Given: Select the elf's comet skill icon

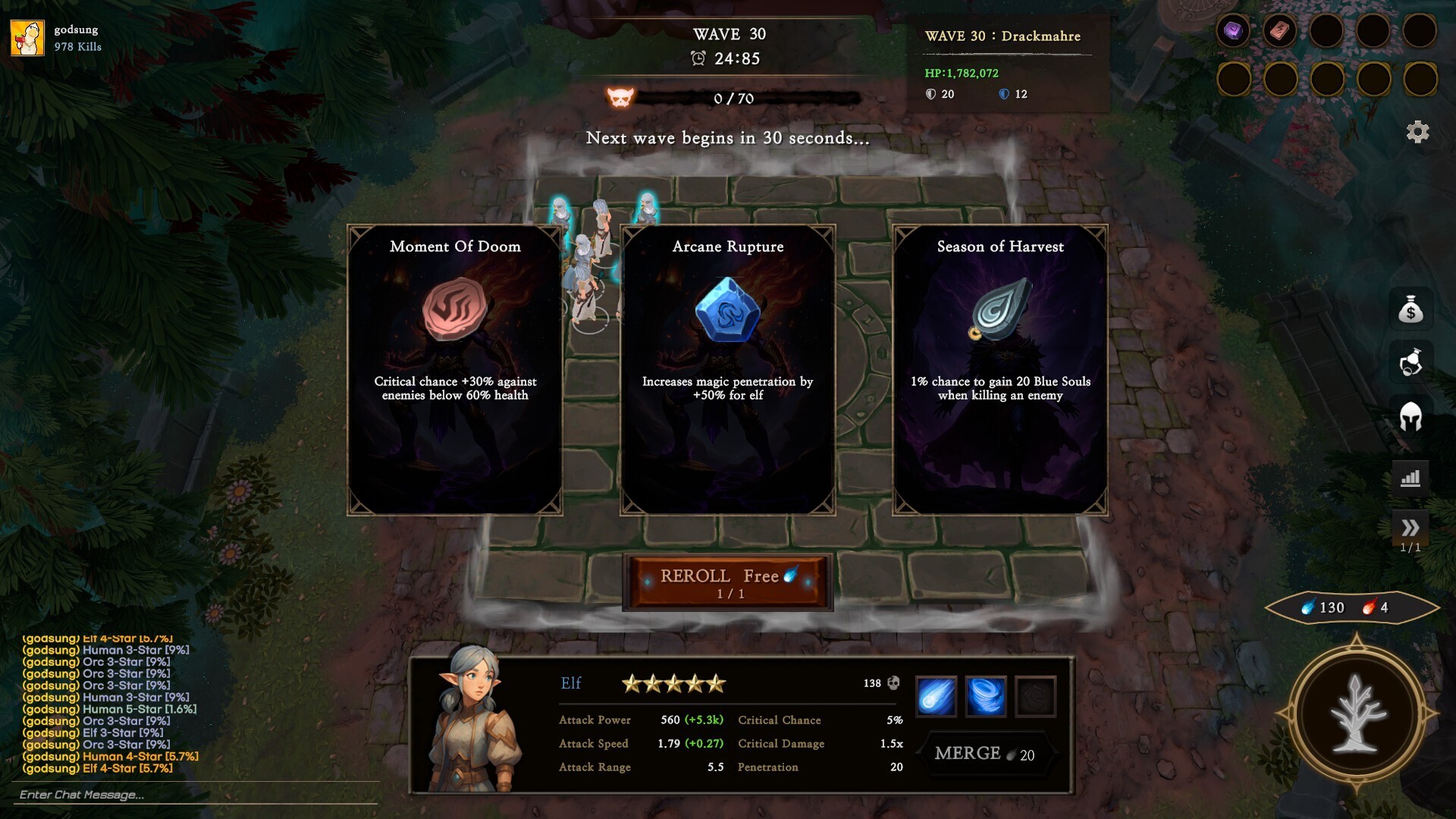Looking at the screenshot, I should pos(937,696).
